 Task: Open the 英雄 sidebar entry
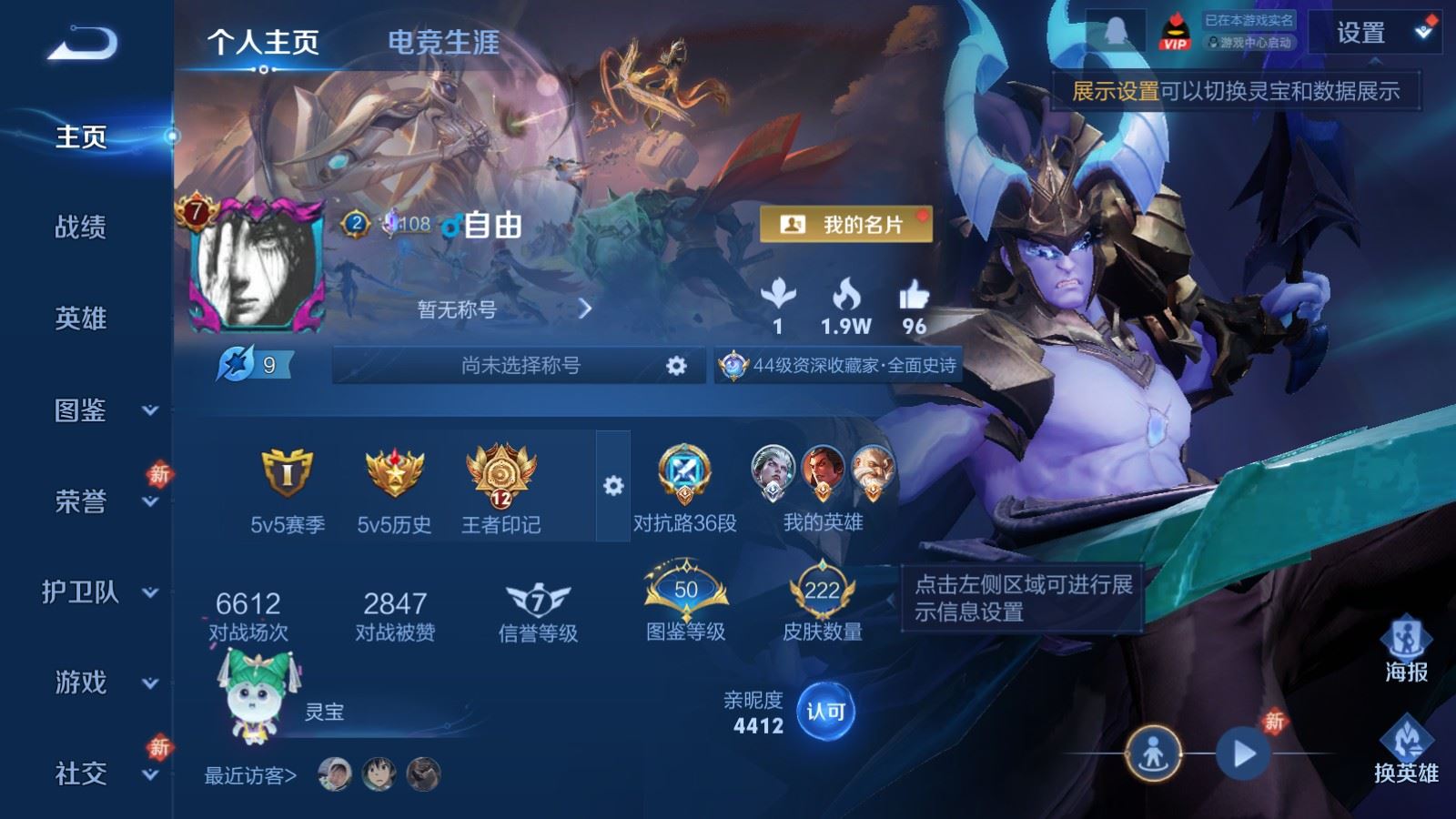[81, 318]
